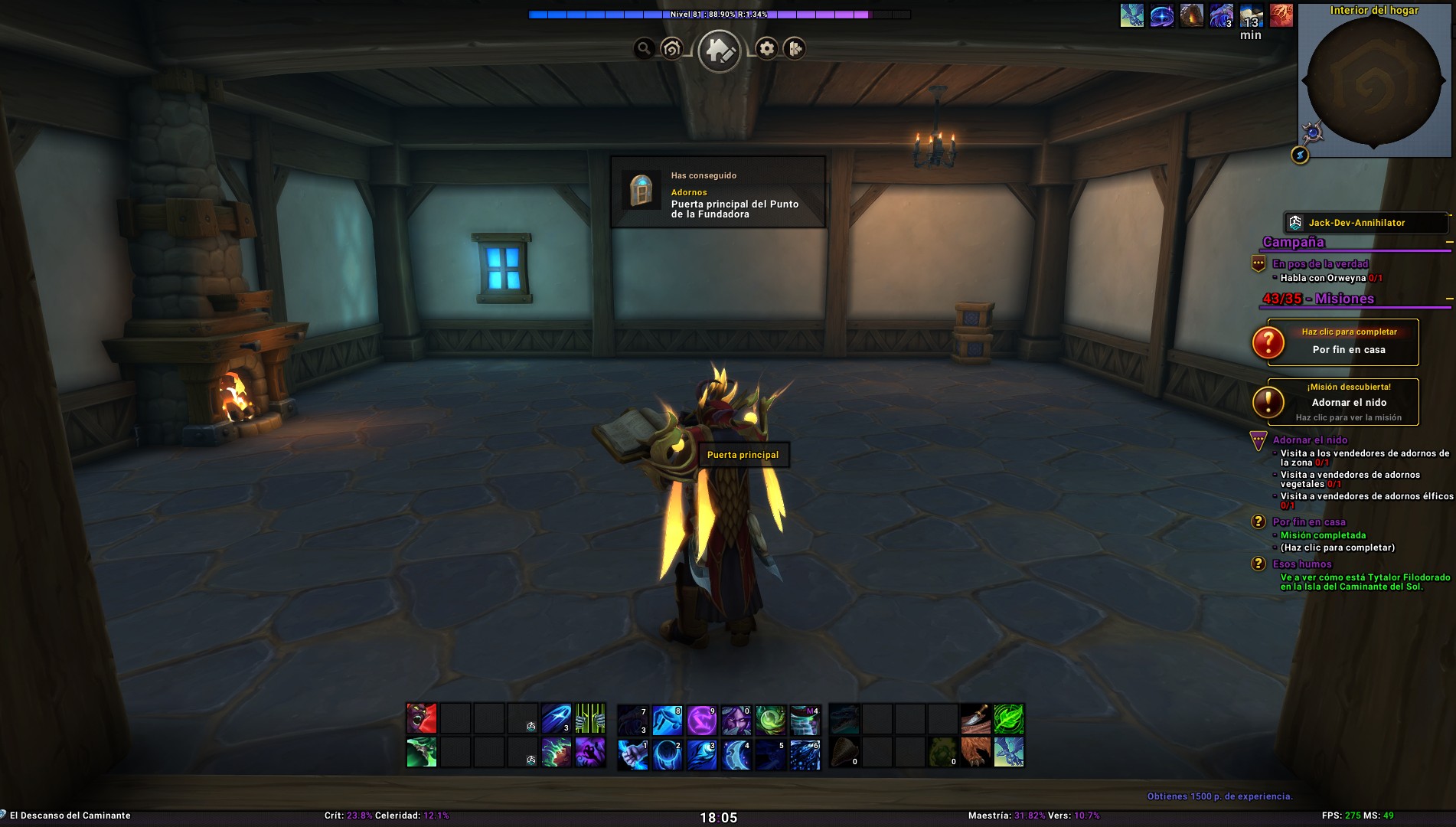Activate the brown bear paw ability

(975, 753)
